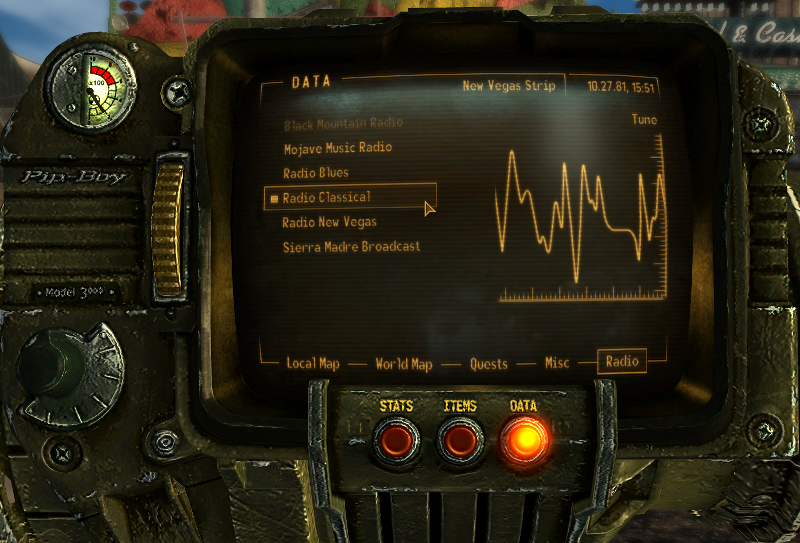Select Mojave Music Radio station

coord(337,148)
